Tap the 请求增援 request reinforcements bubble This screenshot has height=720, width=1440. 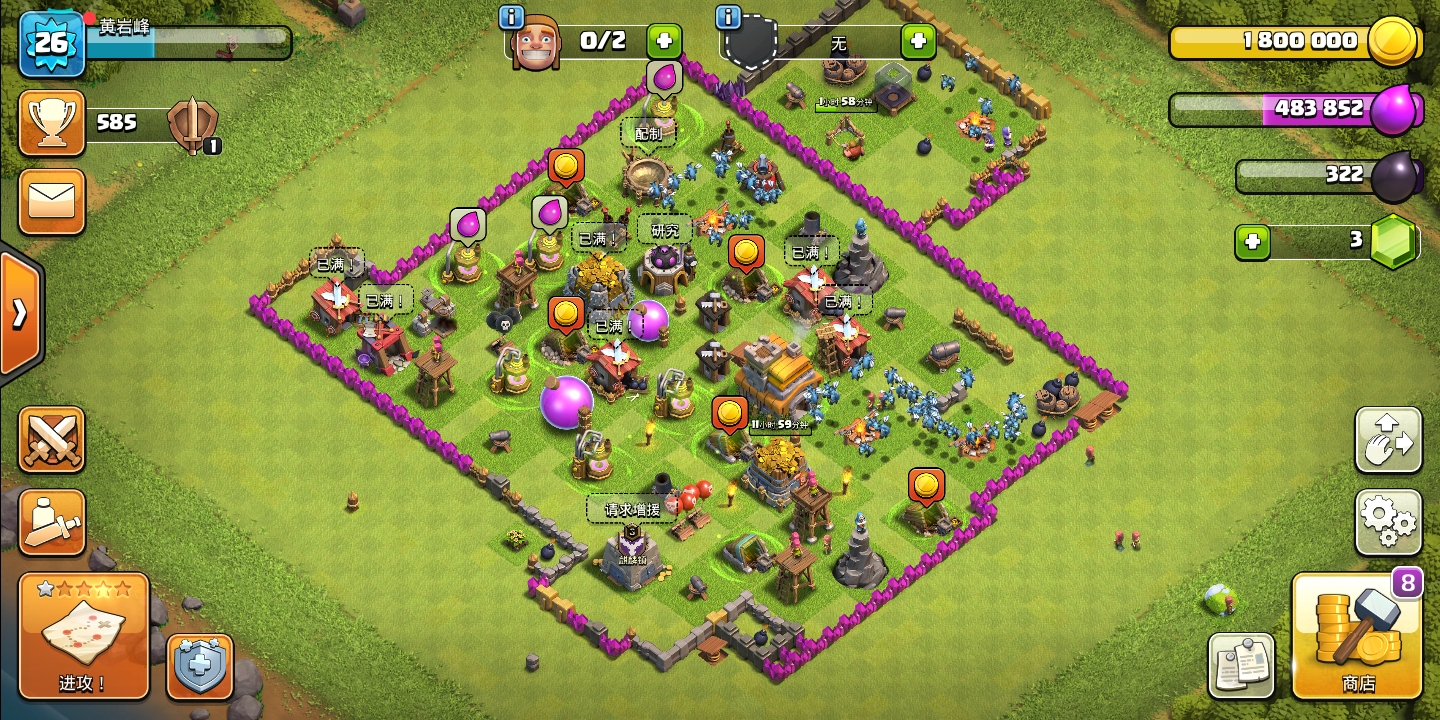631,509
